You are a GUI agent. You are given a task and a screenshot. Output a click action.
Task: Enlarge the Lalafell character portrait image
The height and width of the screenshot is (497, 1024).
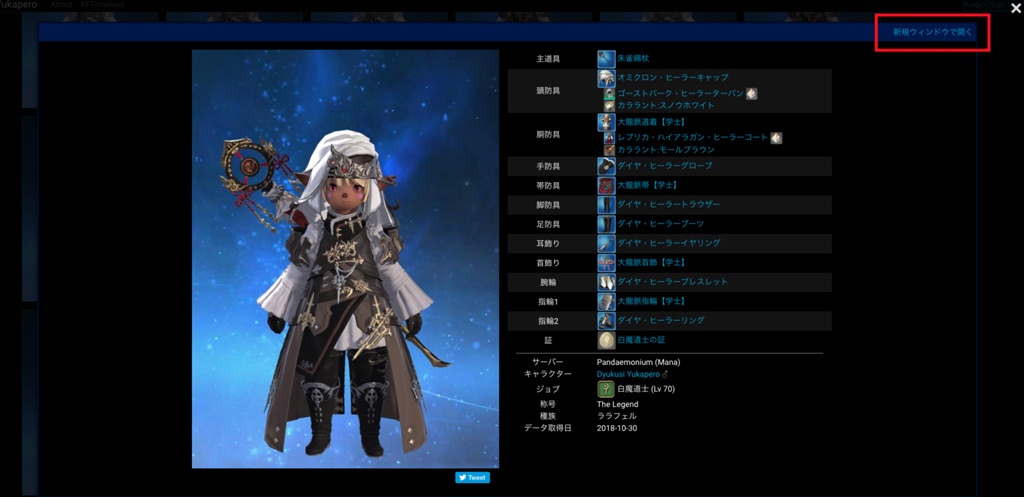[345, 259]
